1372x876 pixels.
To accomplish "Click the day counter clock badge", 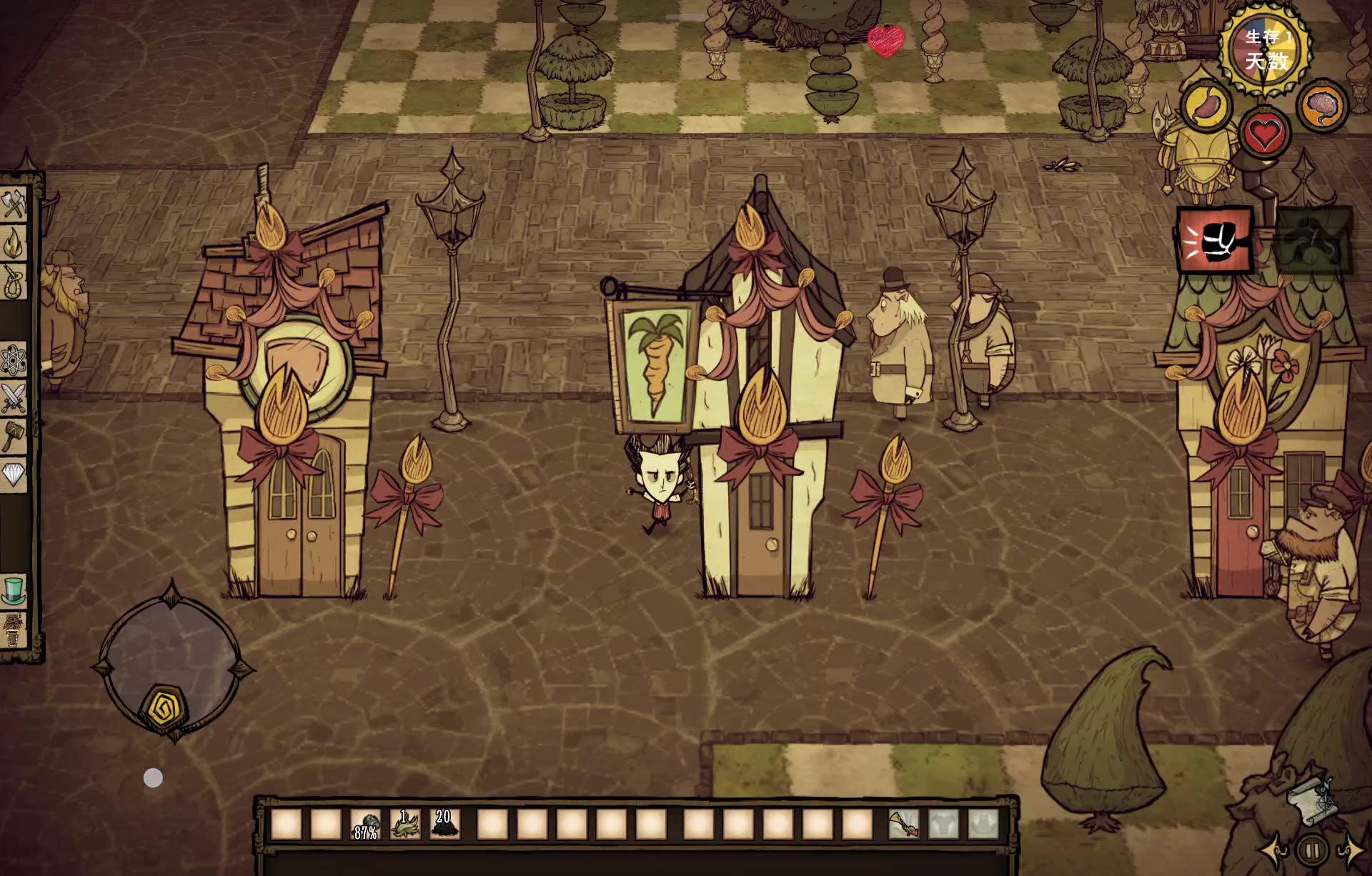I will point(1266,49).
